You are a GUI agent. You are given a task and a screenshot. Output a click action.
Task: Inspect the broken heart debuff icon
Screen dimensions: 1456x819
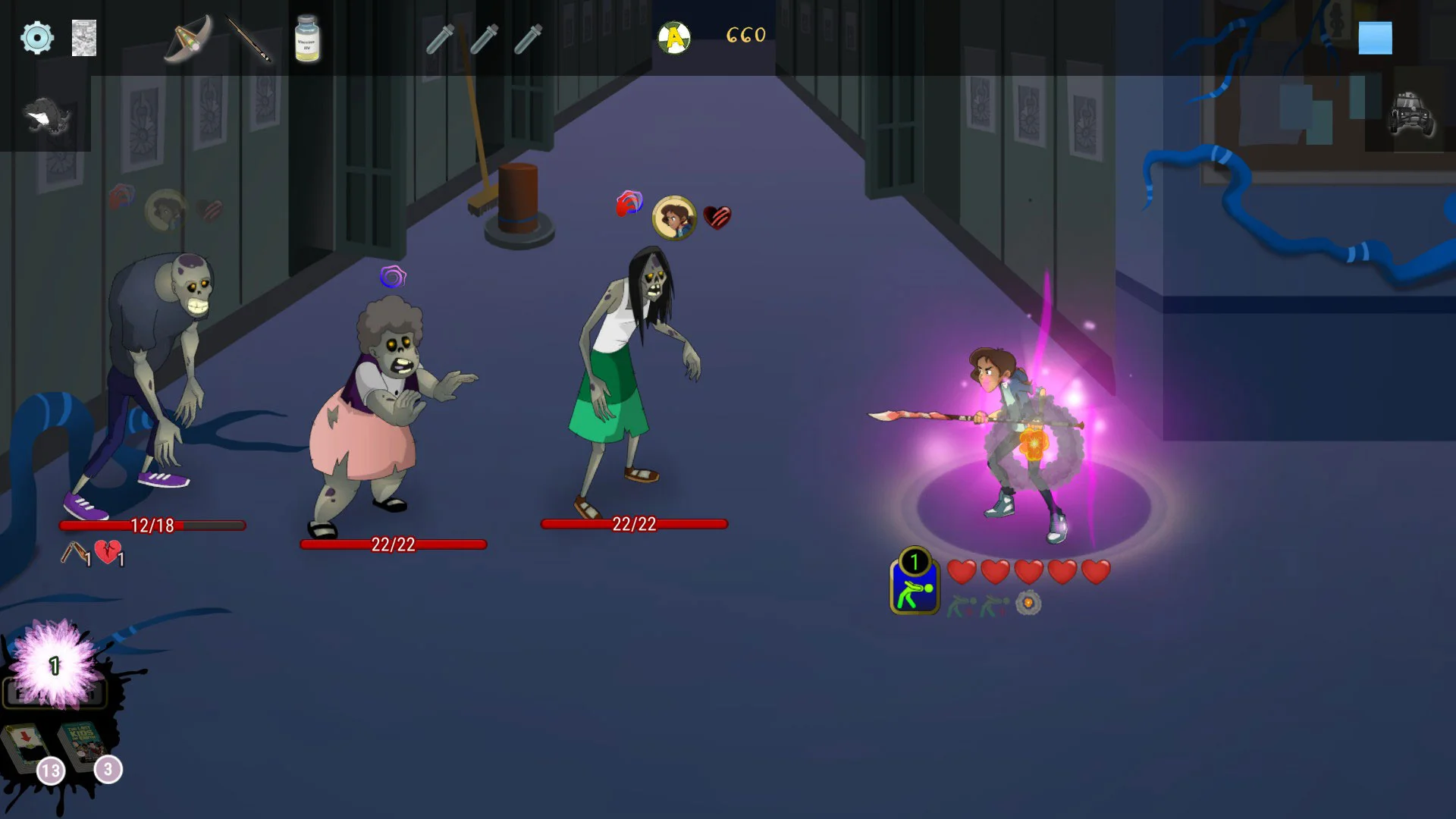coord(108,553)
